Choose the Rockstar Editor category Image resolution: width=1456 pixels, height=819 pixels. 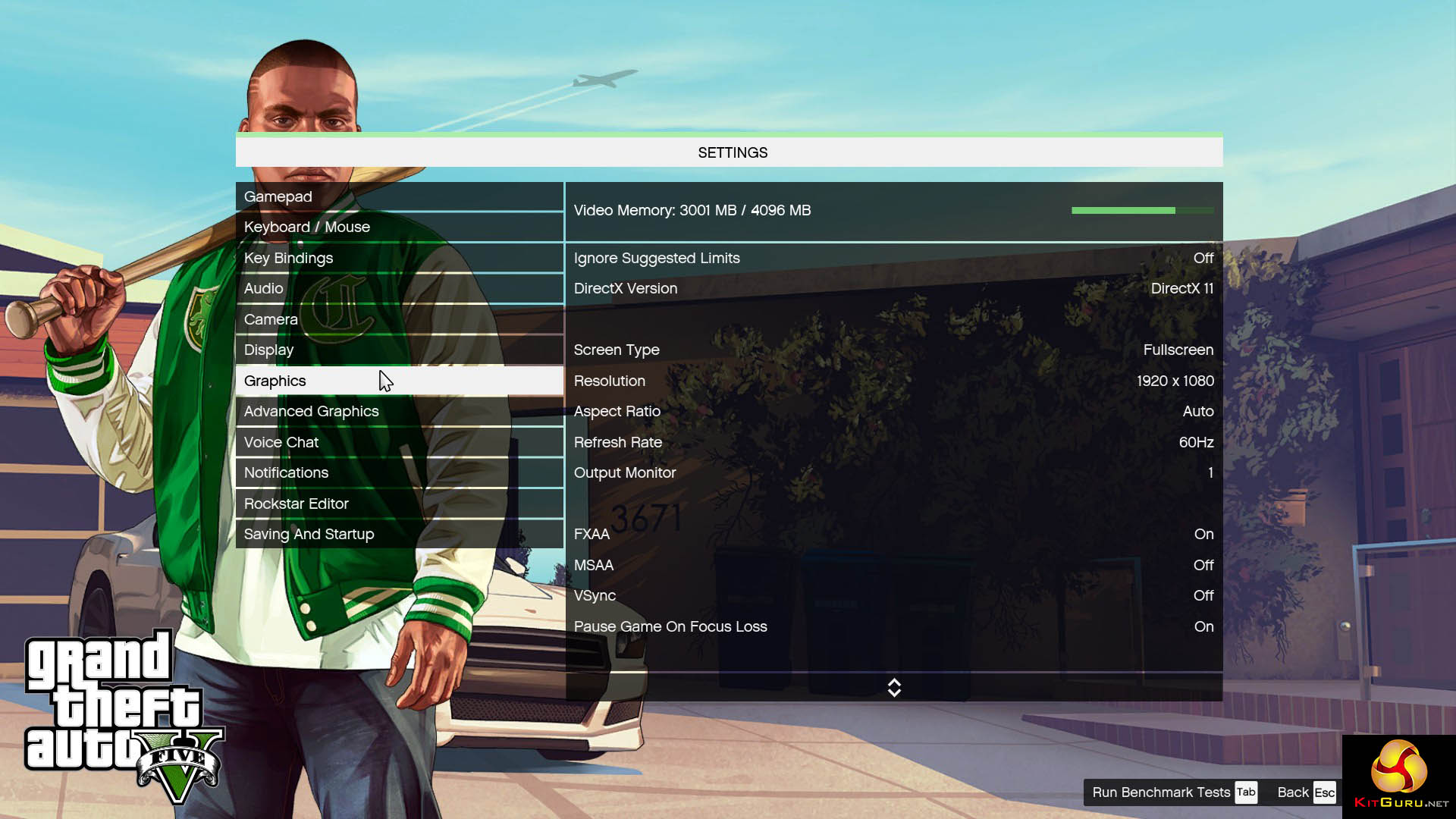click(399, 504)
